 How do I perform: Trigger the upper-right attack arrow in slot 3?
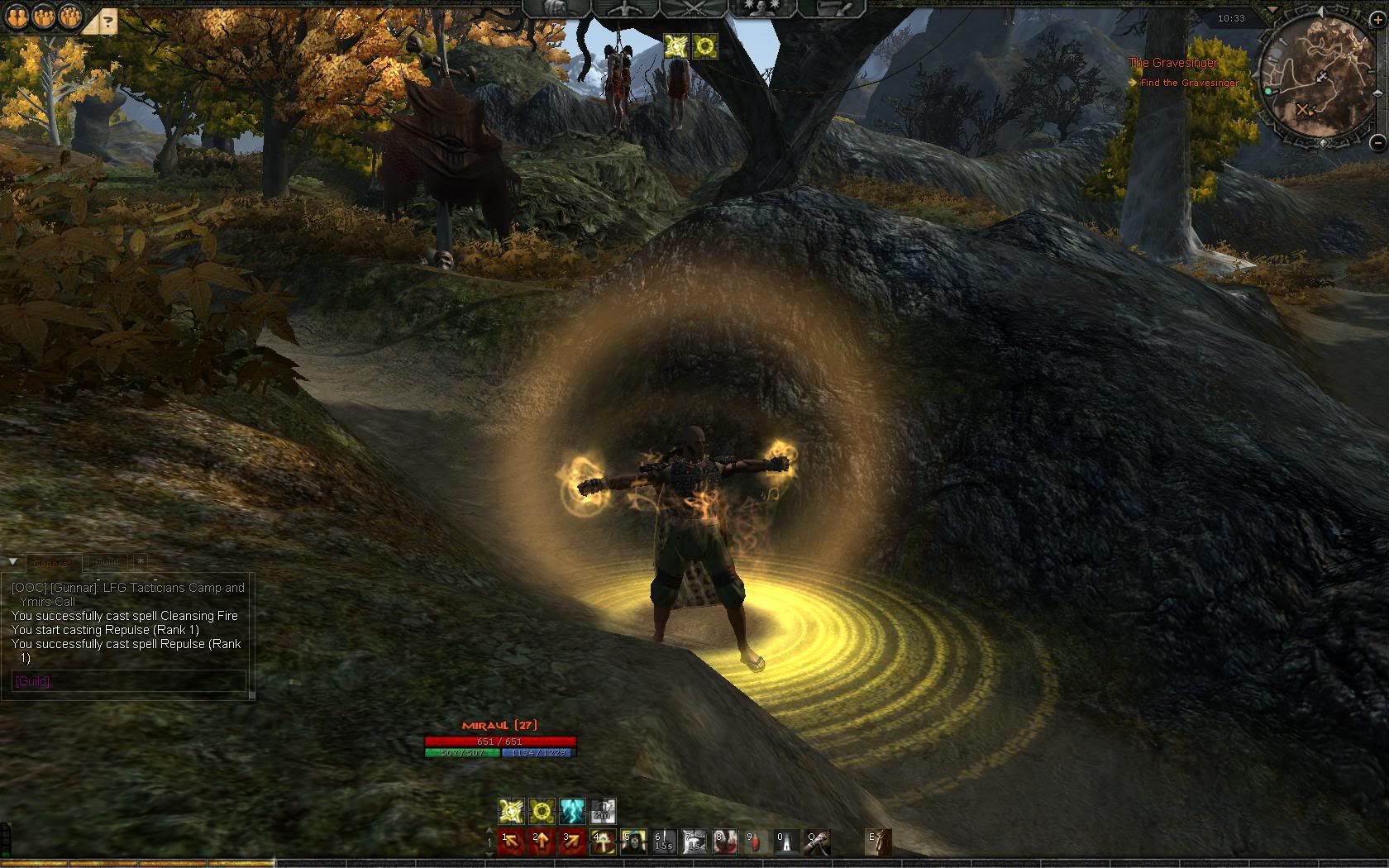(572, 842)
